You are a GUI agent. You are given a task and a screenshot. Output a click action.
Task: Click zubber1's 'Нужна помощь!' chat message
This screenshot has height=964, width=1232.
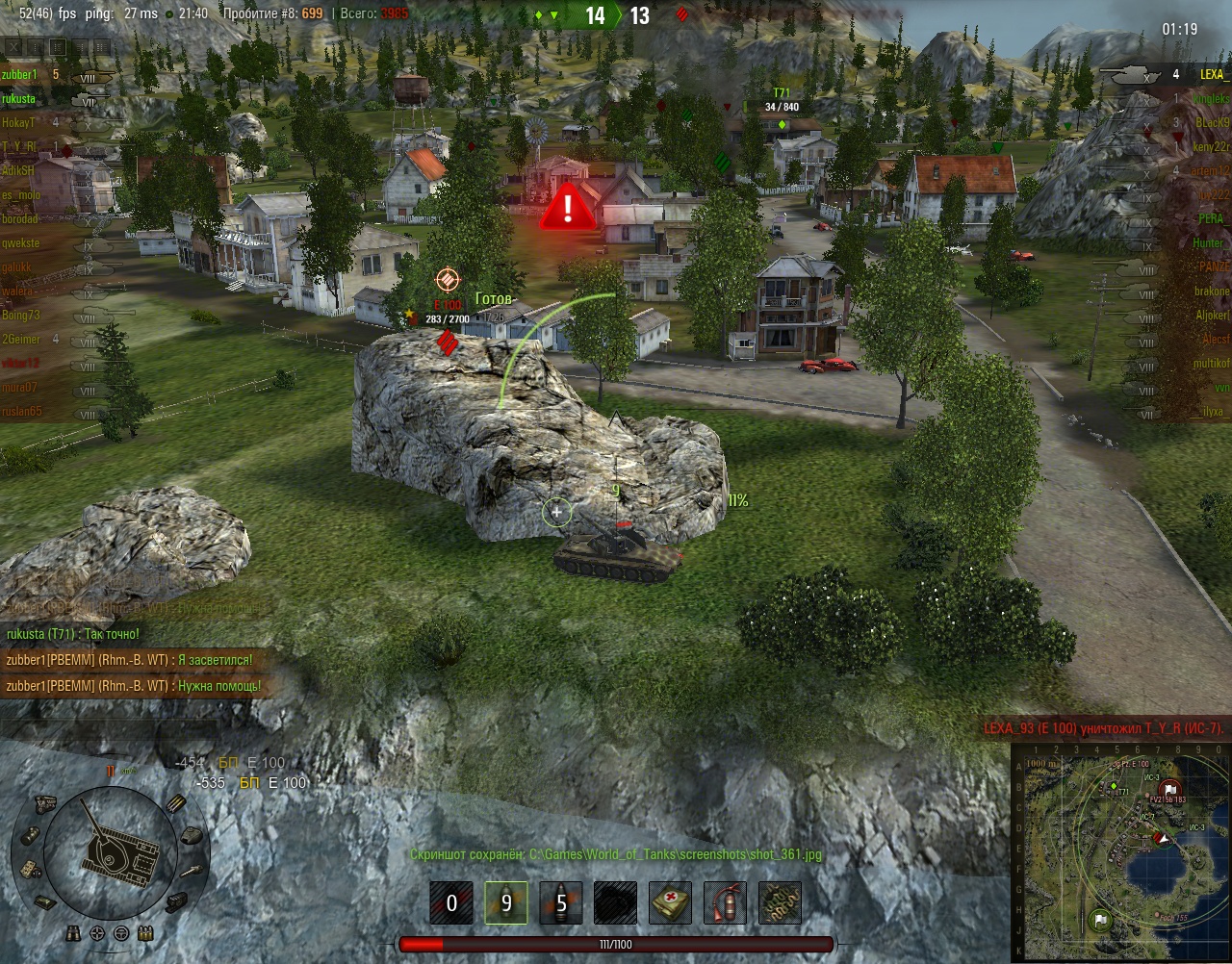pyautogui.click(x=134, y=686)
